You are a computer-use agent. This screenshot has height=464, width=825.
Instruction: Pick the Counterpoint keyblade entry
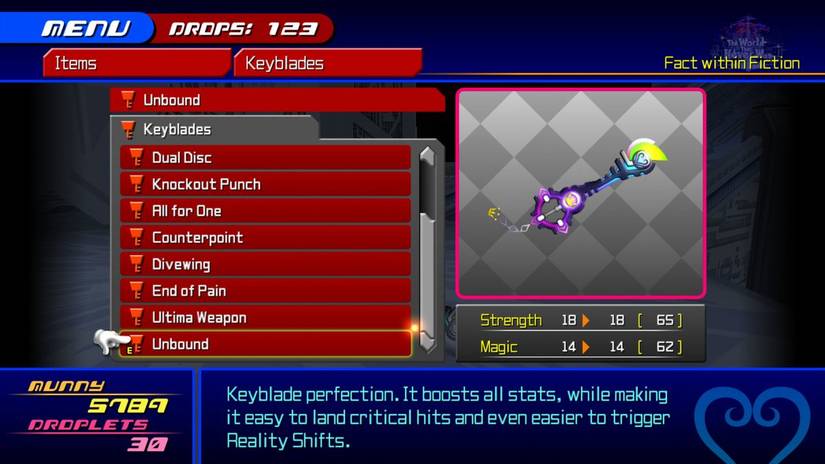pyautogui.click(x=265, y=238)
